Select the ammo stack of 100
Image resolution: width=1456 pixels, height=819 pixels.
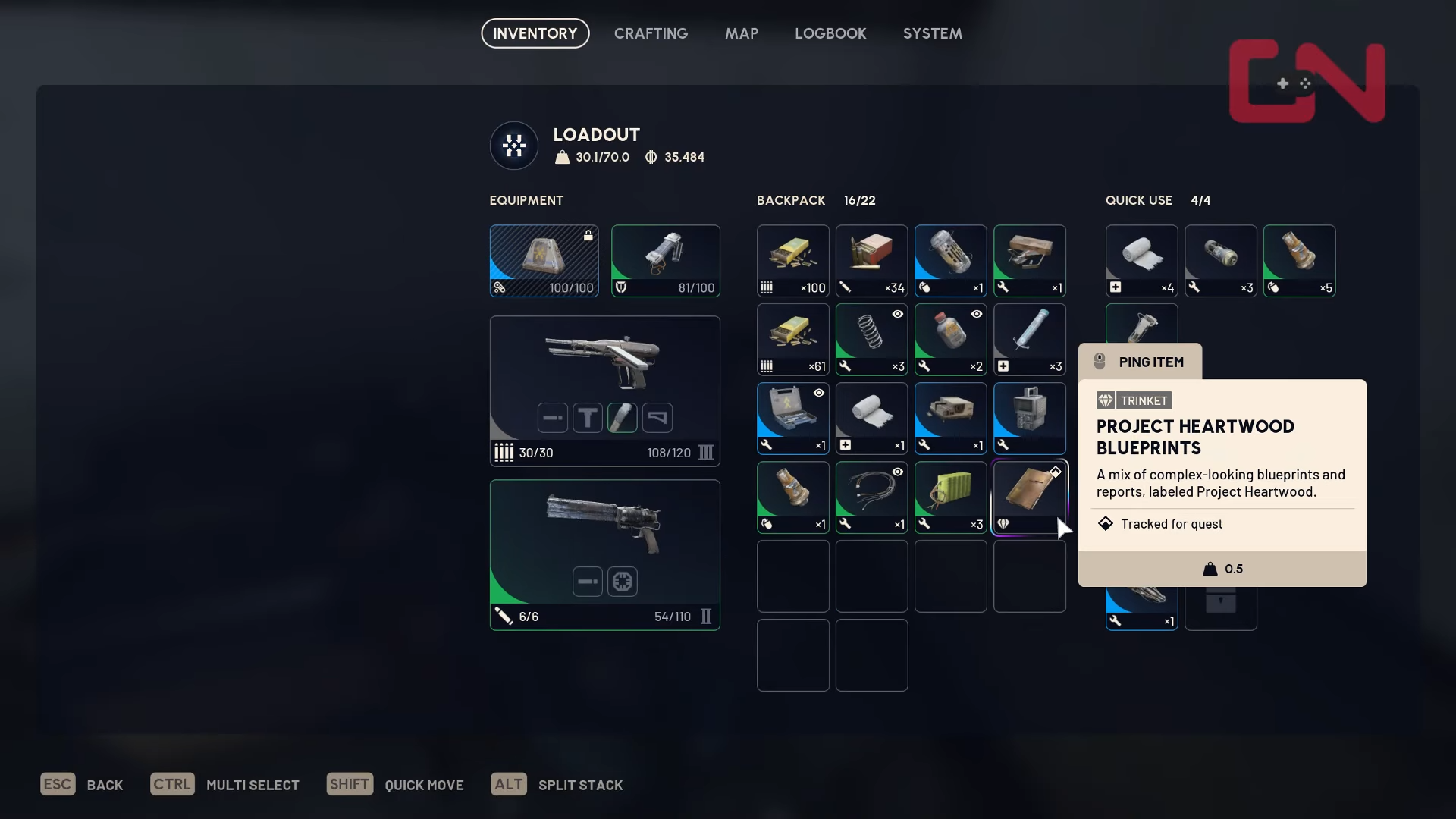[x=792, y=260]
